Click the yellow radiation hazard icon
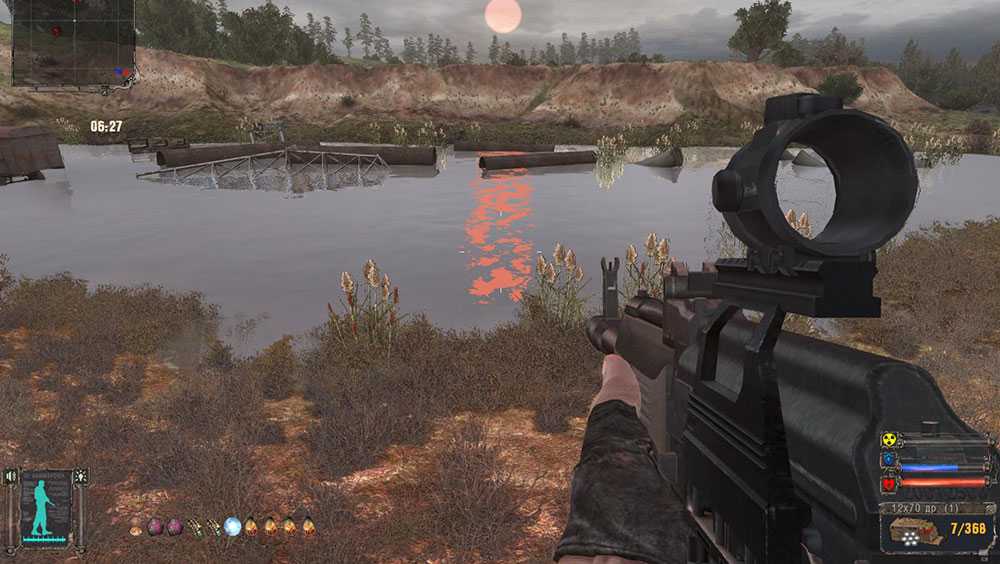1000x564 pixels. tap(888, 440)
